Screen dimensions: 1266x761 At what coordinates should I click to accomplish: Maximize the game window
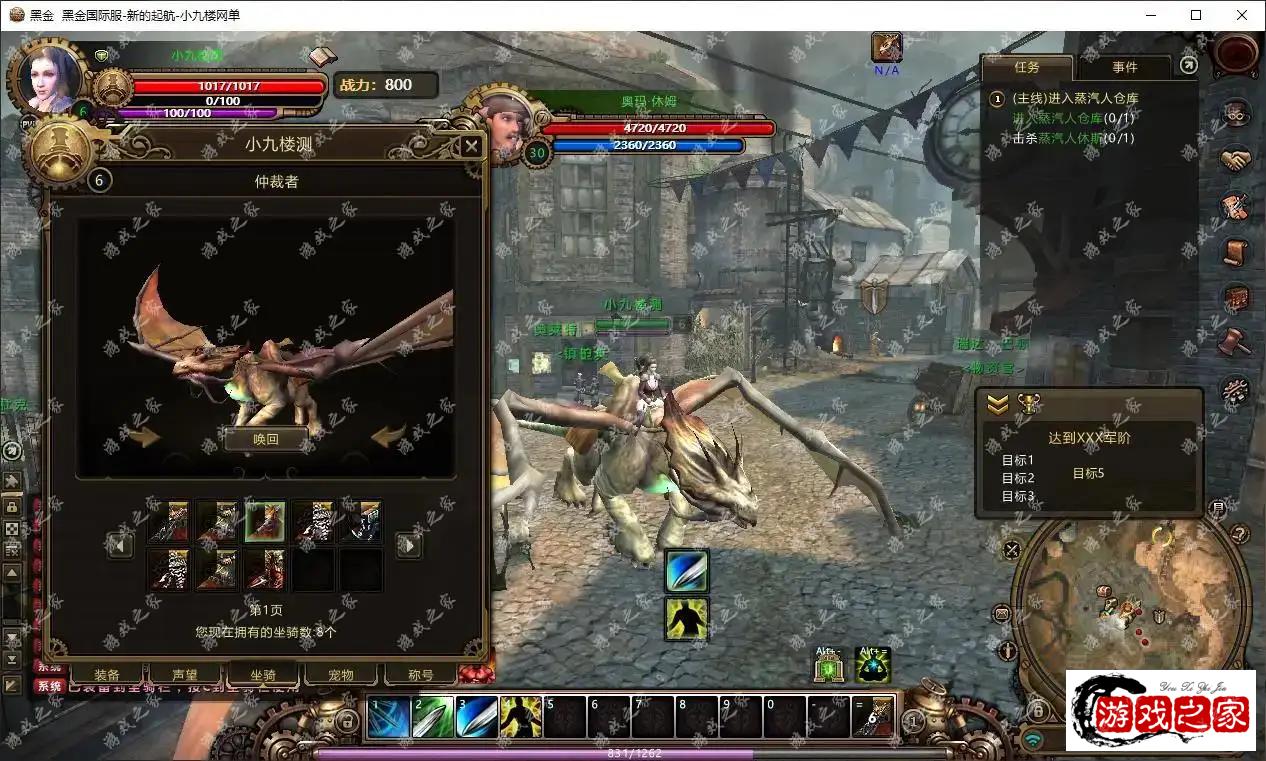click(1196, 15)
